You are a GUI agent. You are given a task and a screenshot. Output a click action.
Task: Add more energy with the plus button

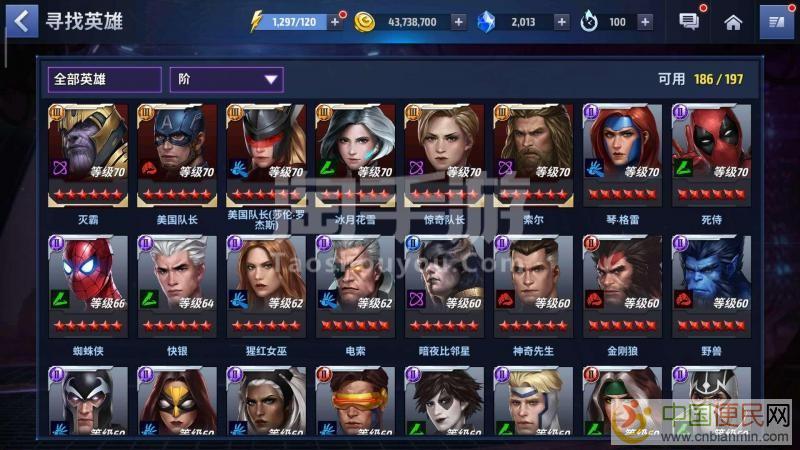point(333,22)
